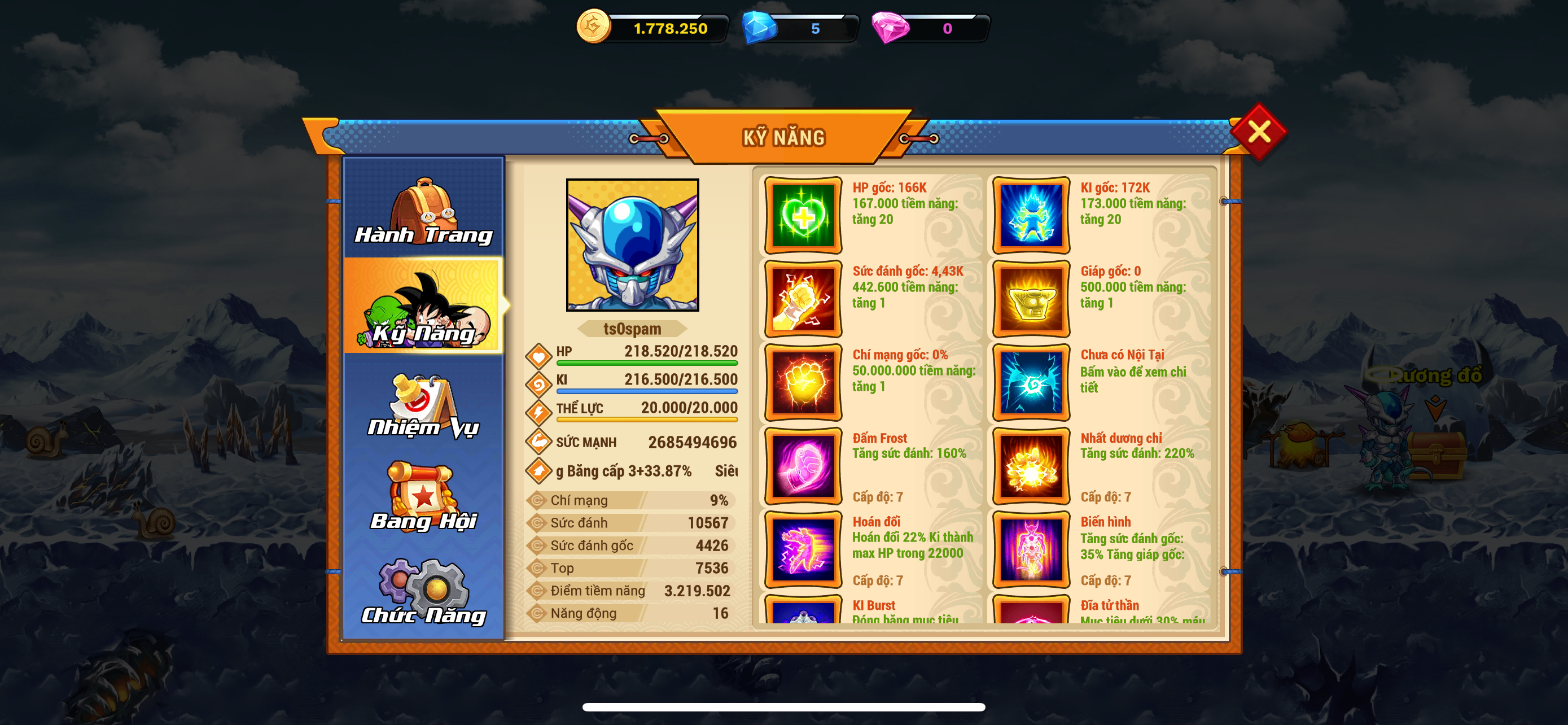
Task: Open the Hành Trang backpack tab
Action: [424, 210]
